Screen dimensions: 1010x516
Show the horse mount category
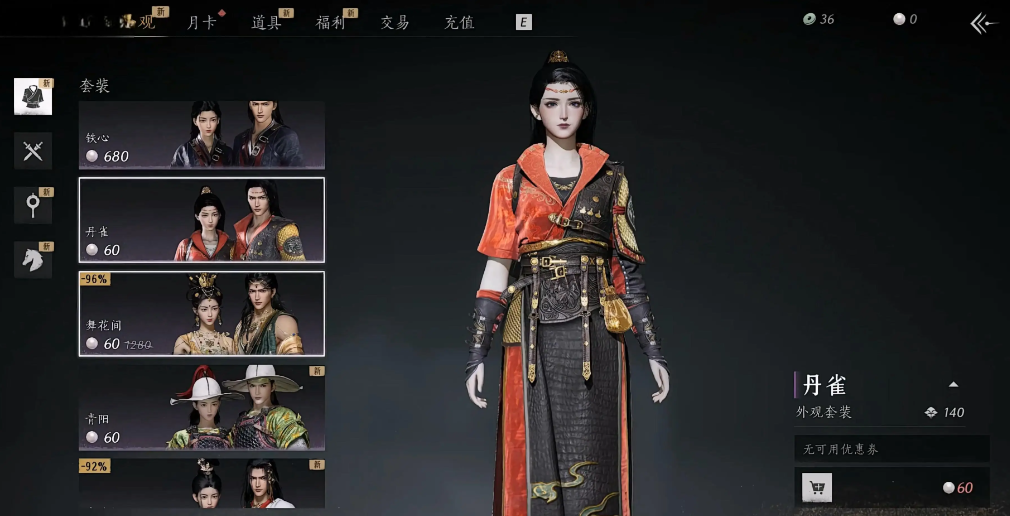(x=33, y=259)
